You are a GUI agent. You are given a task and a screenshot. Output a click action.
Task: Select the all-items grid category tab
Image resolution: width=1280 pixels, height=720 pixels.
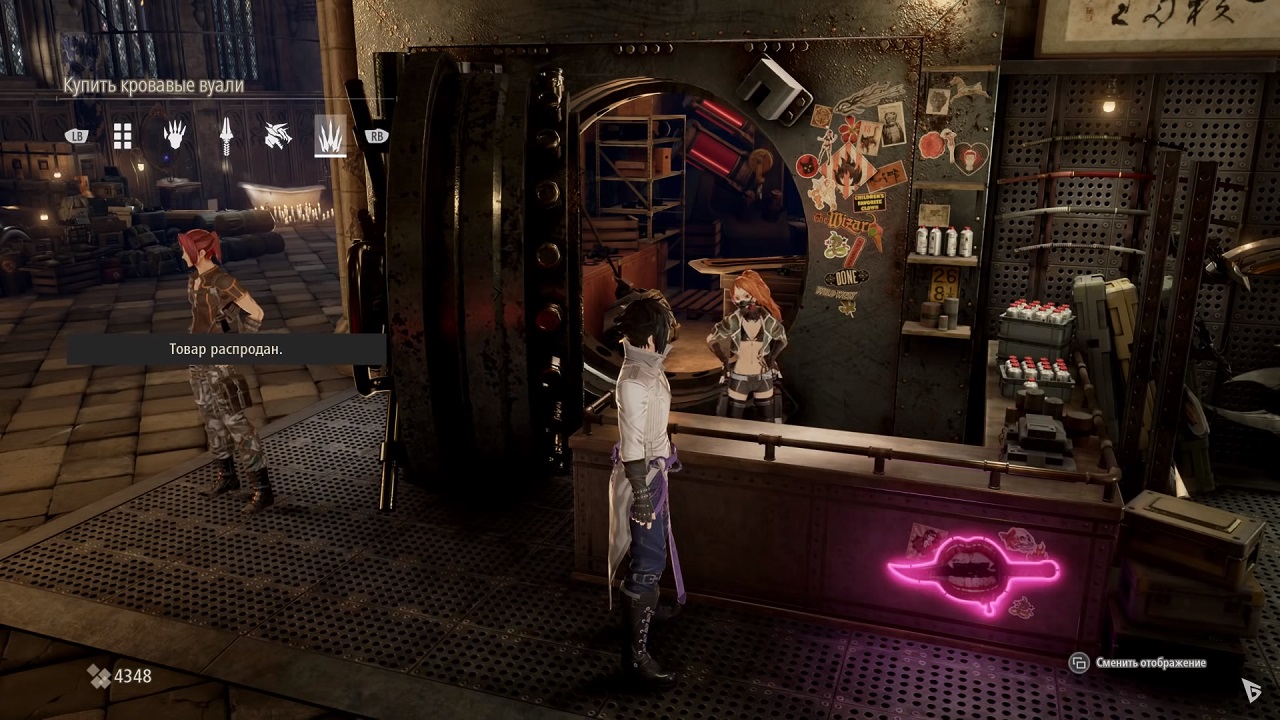click(x=122, y=136)
